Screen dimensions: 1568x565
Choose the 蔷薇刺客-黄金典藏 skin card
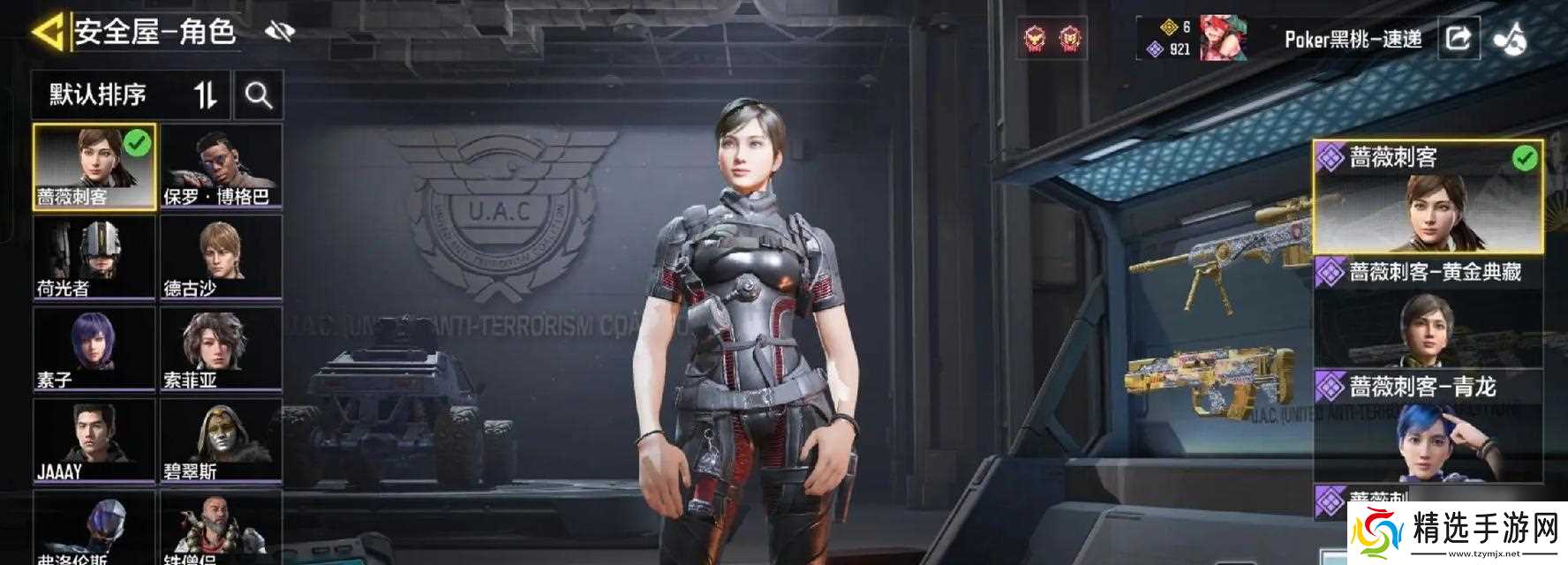pos(1428,312)
